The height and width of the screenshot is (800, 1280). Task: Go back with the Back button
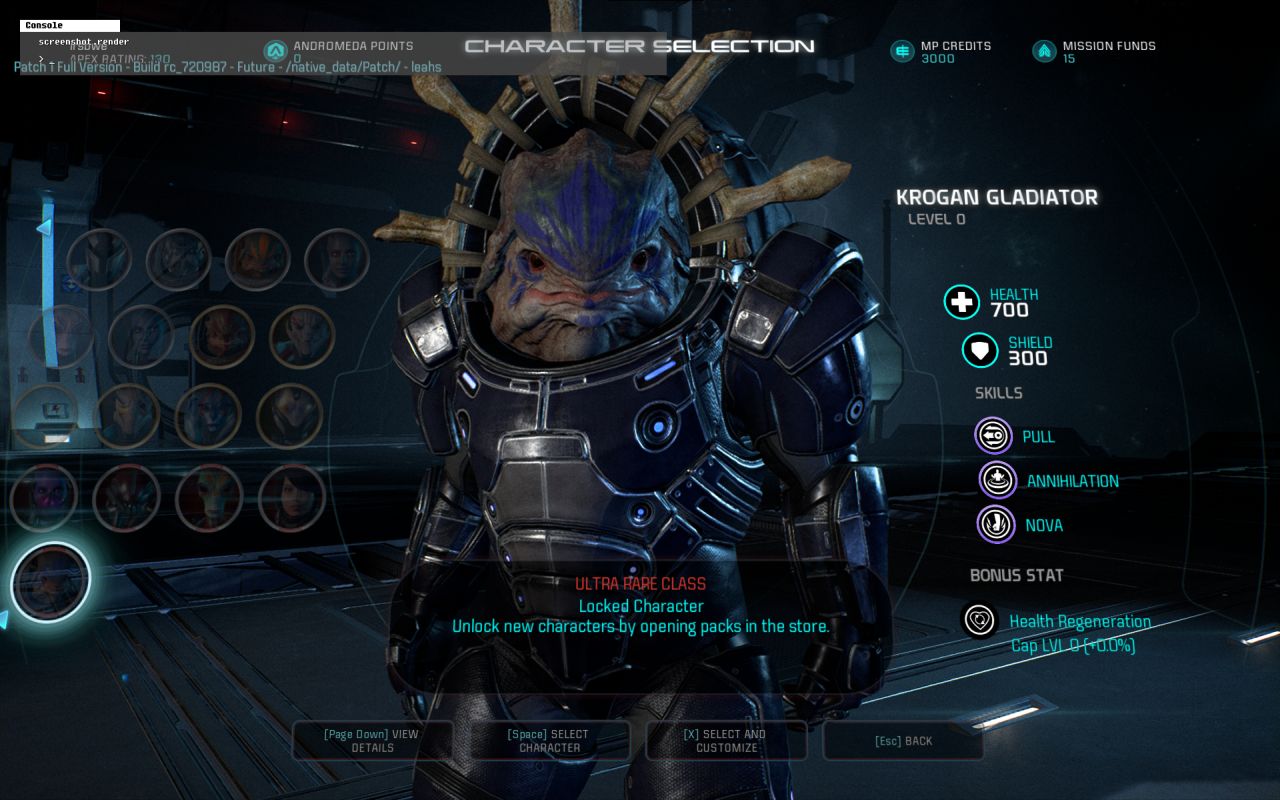(903, 741)
